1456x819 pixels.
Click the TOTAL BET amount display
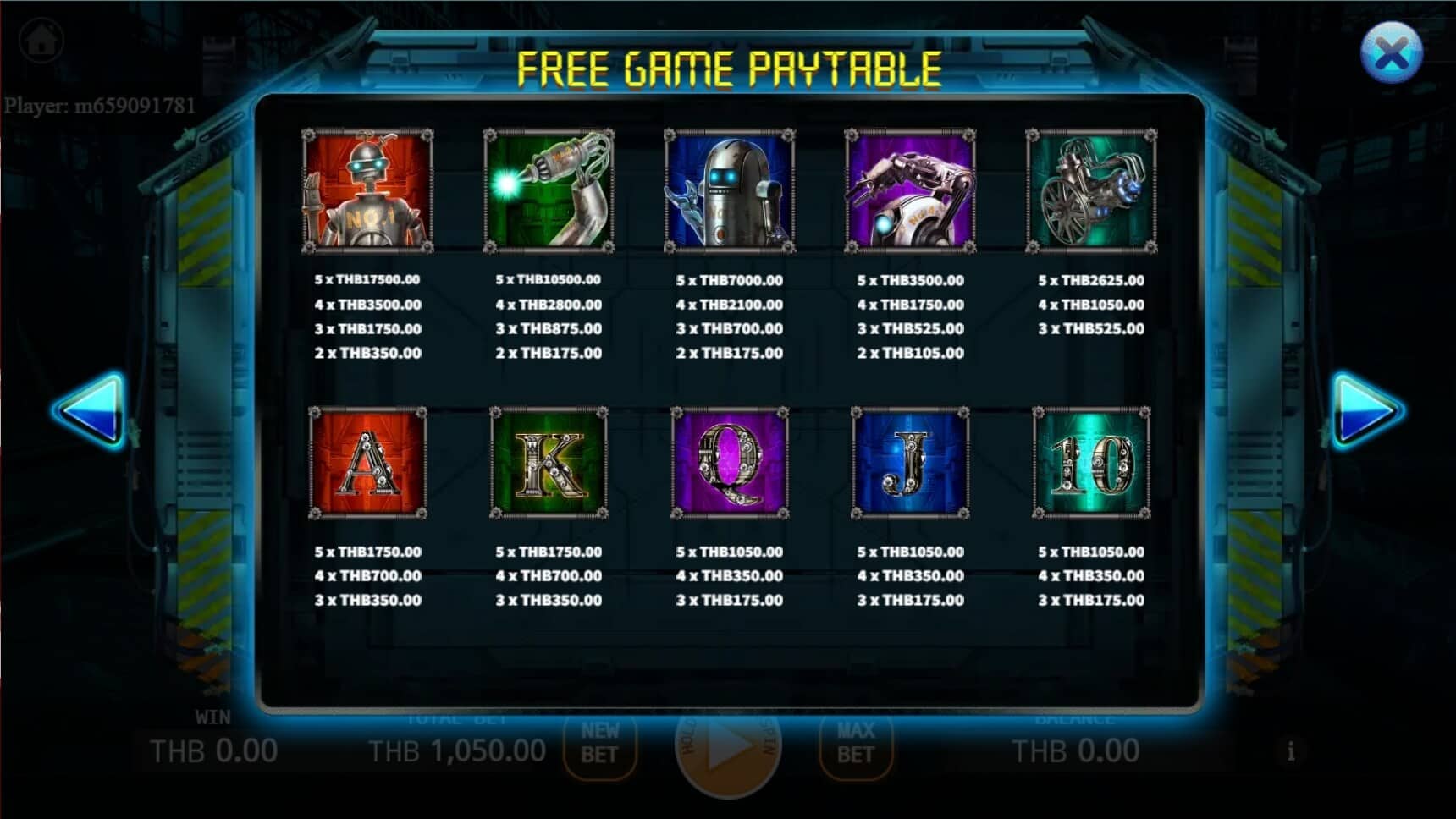coord(457,749)
